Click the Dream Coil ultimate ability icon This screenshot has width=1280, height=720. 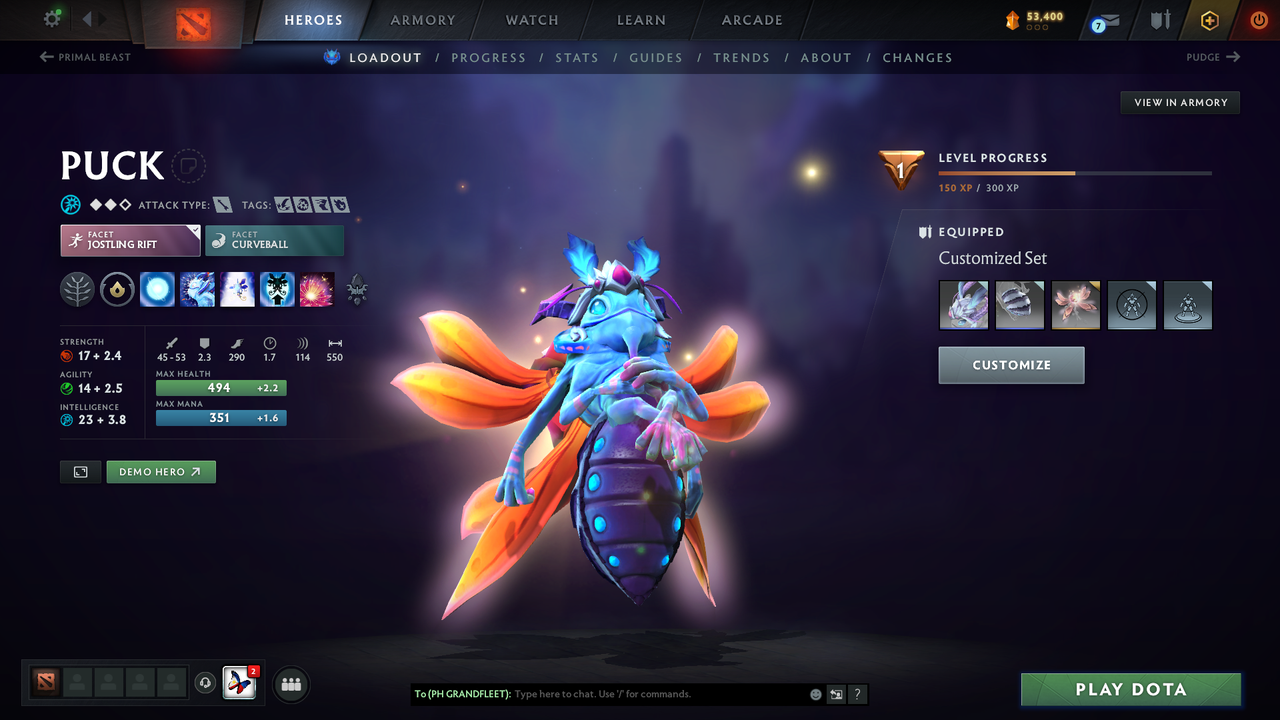pyautogui.click(x=317, y=289)
